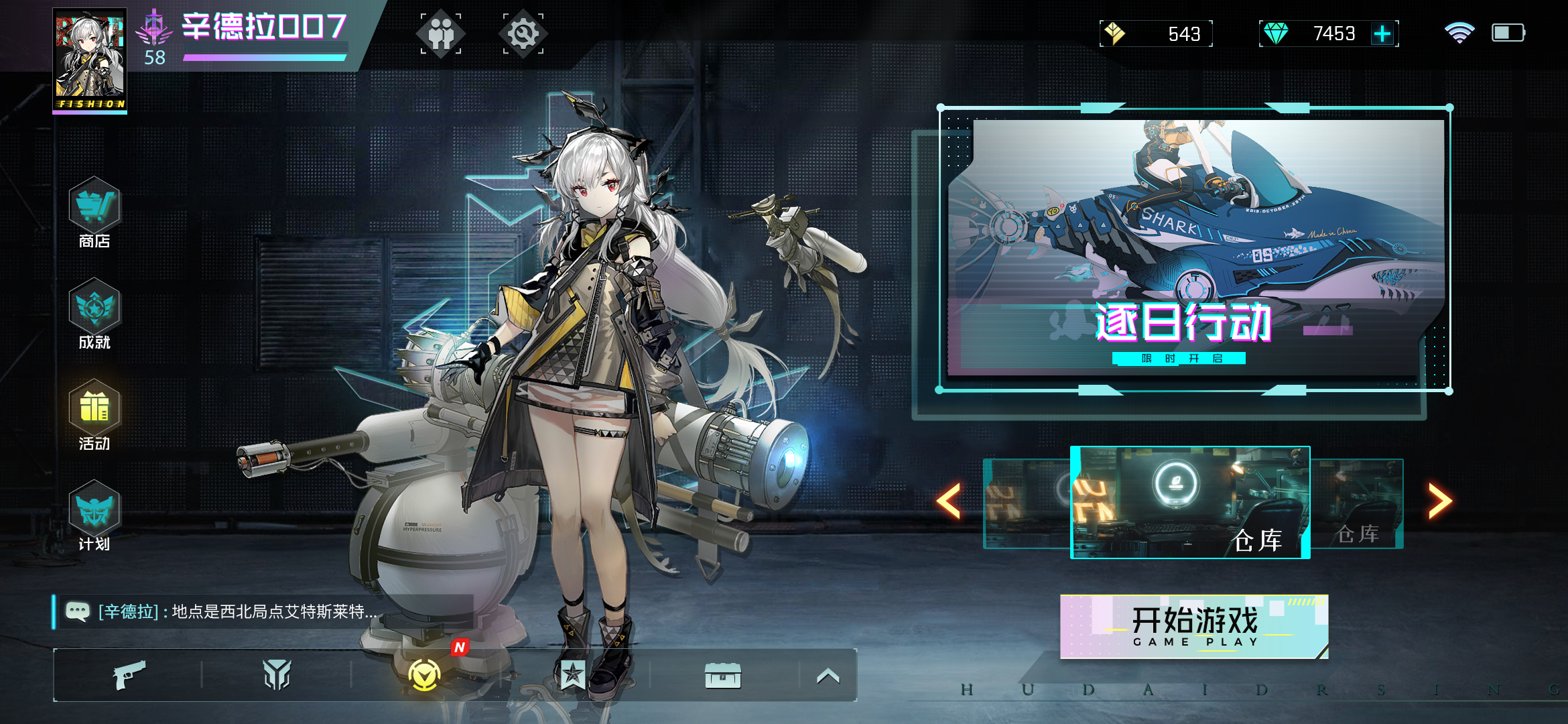Open the gear settings icon
This screenshot has width=1568, height=724.
(x=523, y=34)
